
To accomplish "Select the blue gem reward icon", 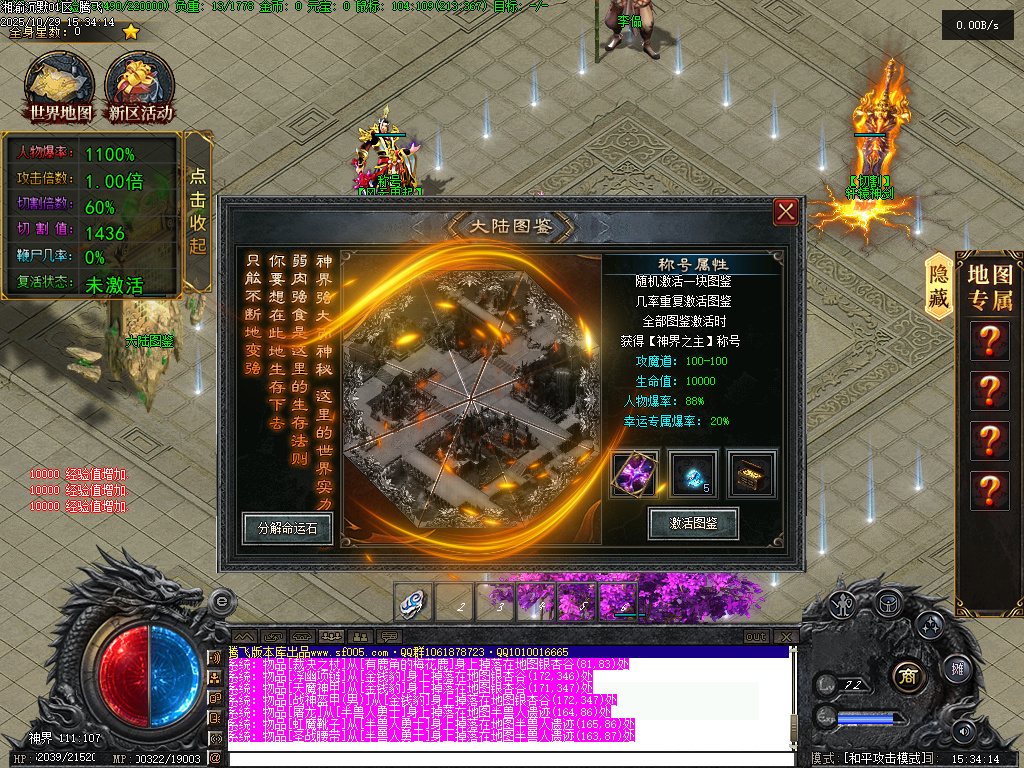I will coord(693,475).
